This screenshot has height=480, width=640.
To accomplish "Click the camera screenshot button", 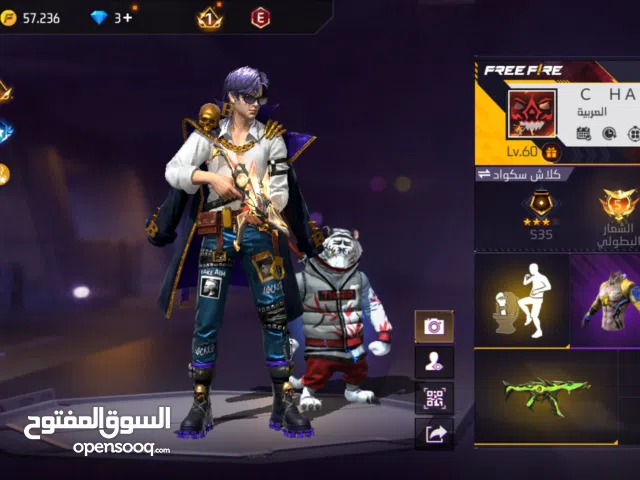I will click(x=434, y=326).
